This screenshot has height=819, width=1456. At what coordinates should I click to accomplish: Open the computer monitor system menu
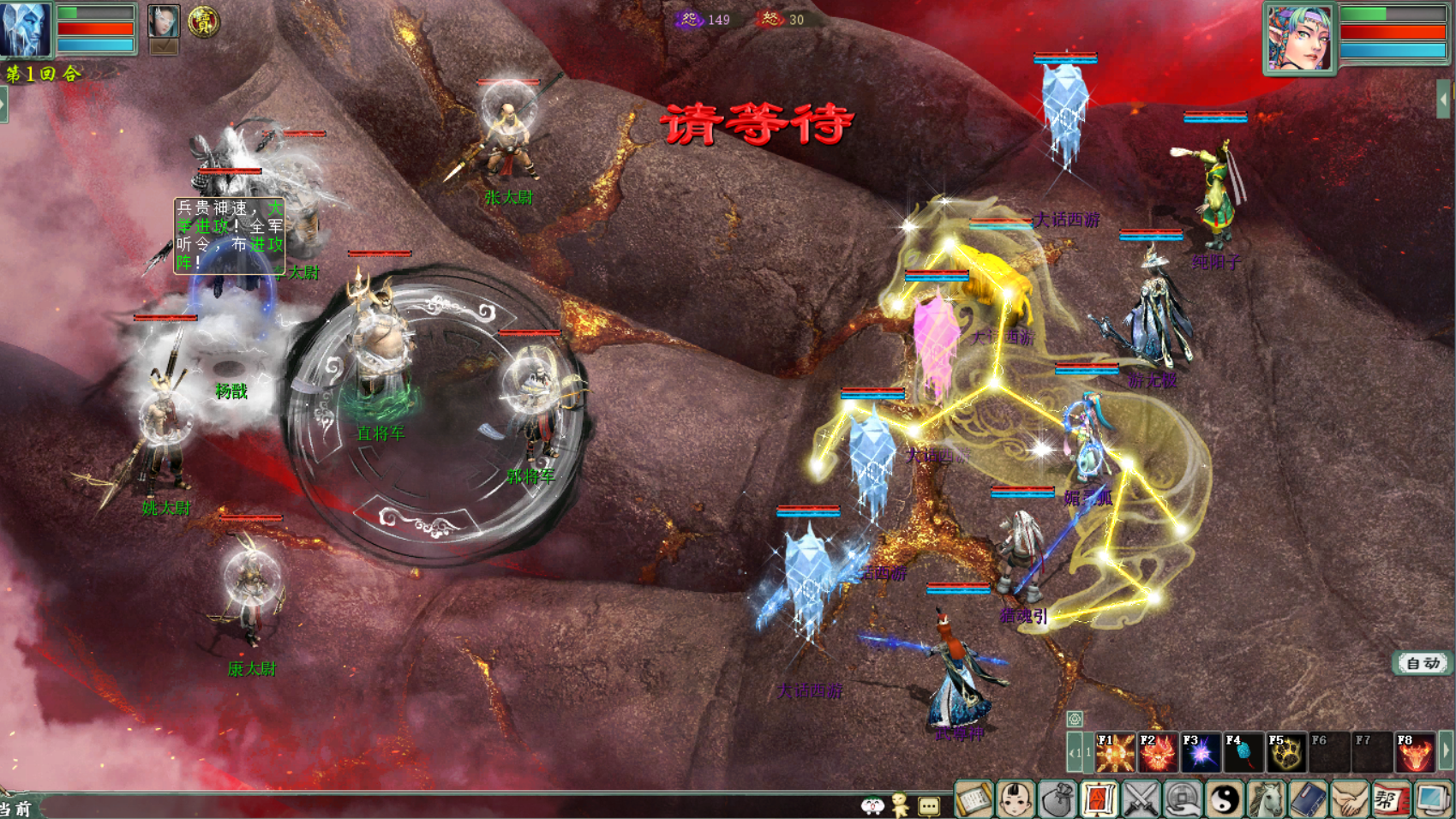(x=1432, y=800)
